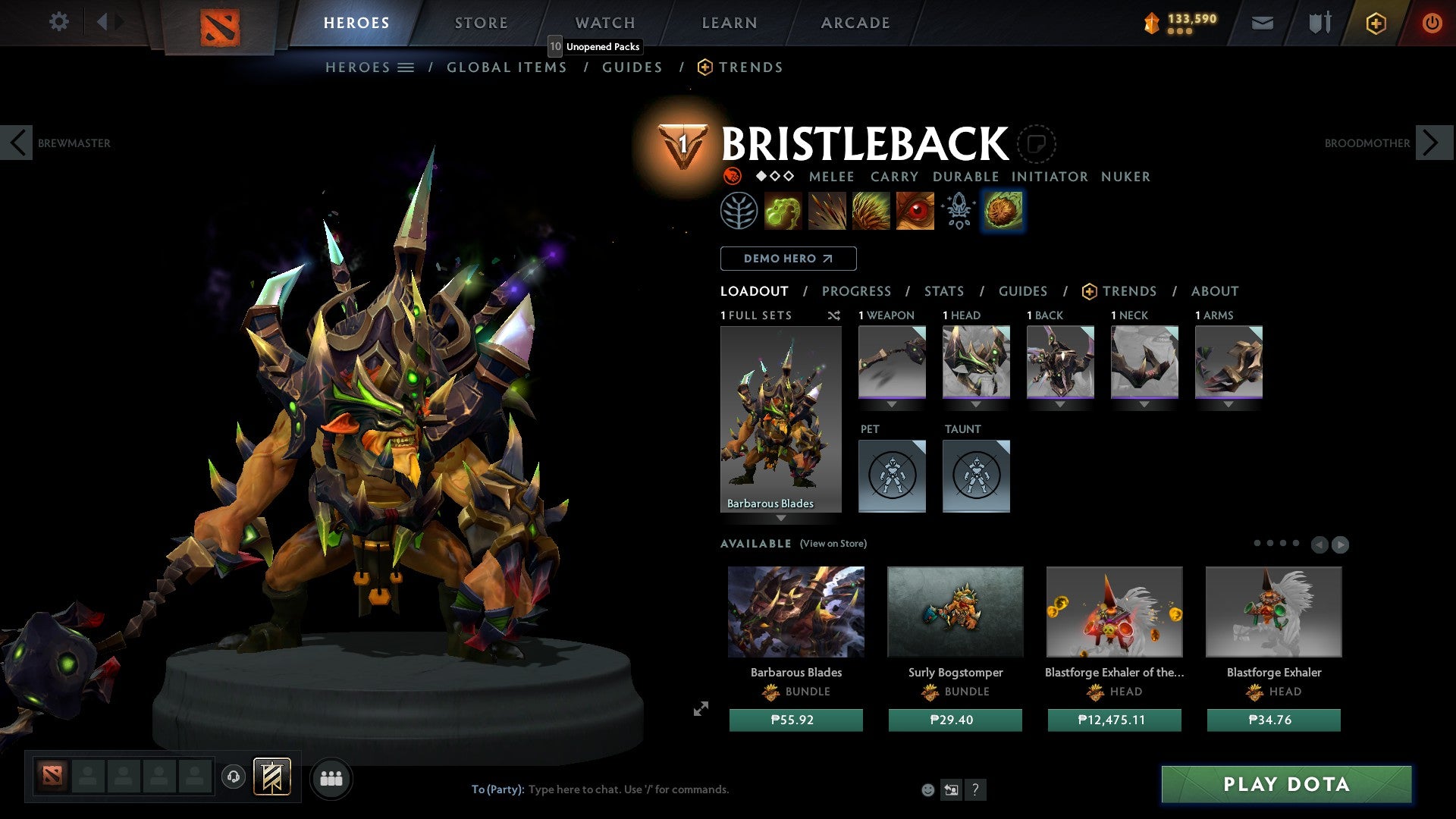Switch to the Progress tab
Screen dimensions: 1456x819
point(857,290)
